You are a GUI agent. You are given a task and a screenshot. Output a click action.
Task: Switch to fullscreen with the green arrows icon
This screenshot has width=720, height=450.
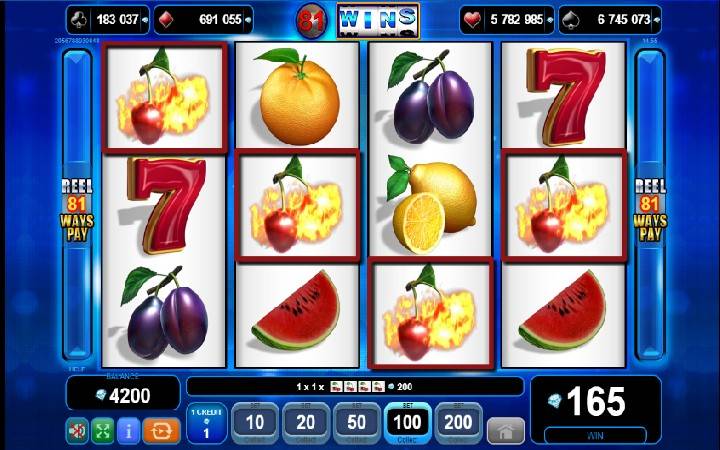pos(104,431)
